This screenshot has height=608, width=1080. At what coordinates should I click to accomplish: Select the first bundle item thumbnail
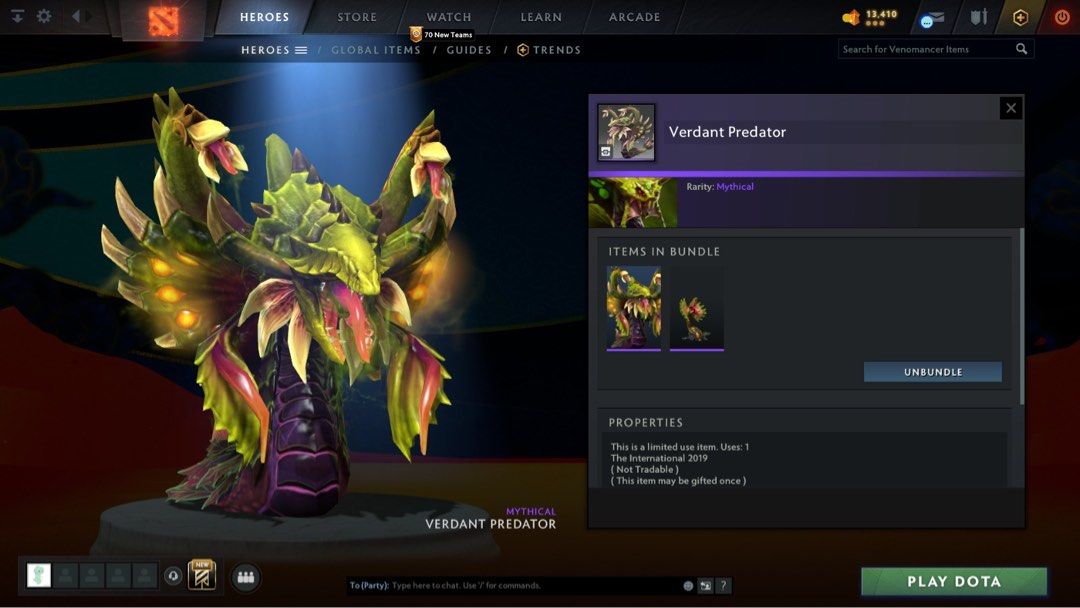pos(634,308)
